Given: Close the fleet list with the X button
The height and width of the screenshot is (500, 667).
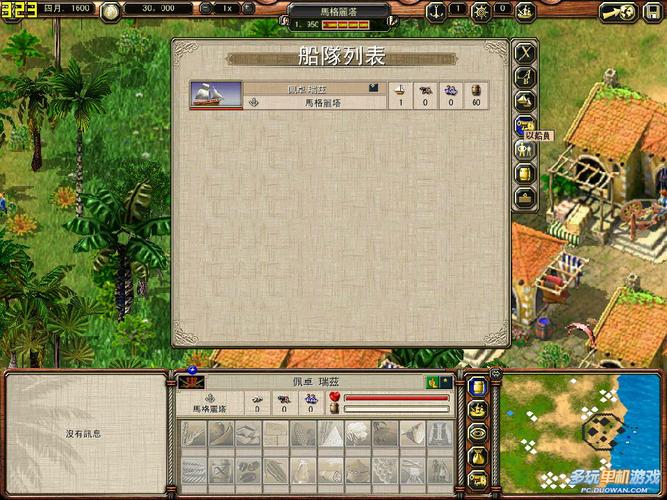Looking at the screenshot, I should coord(525,53).
